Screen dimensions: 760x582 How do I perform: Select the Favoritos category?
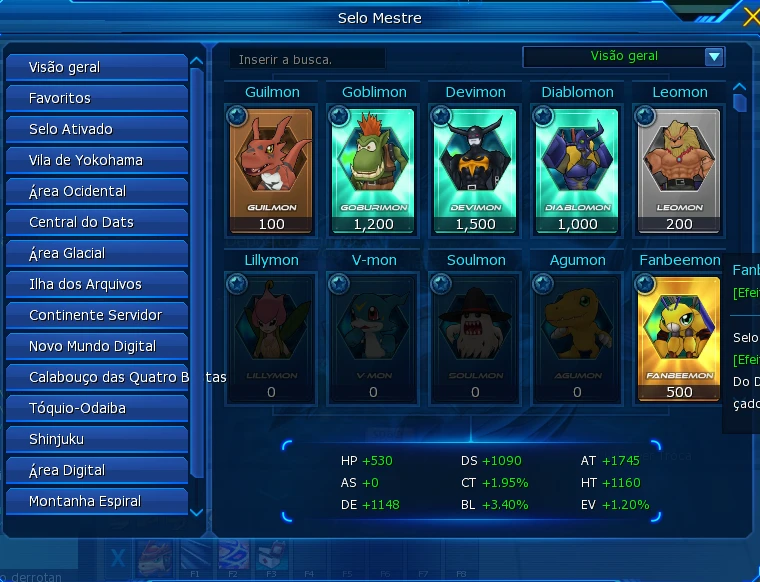(97, 98)
